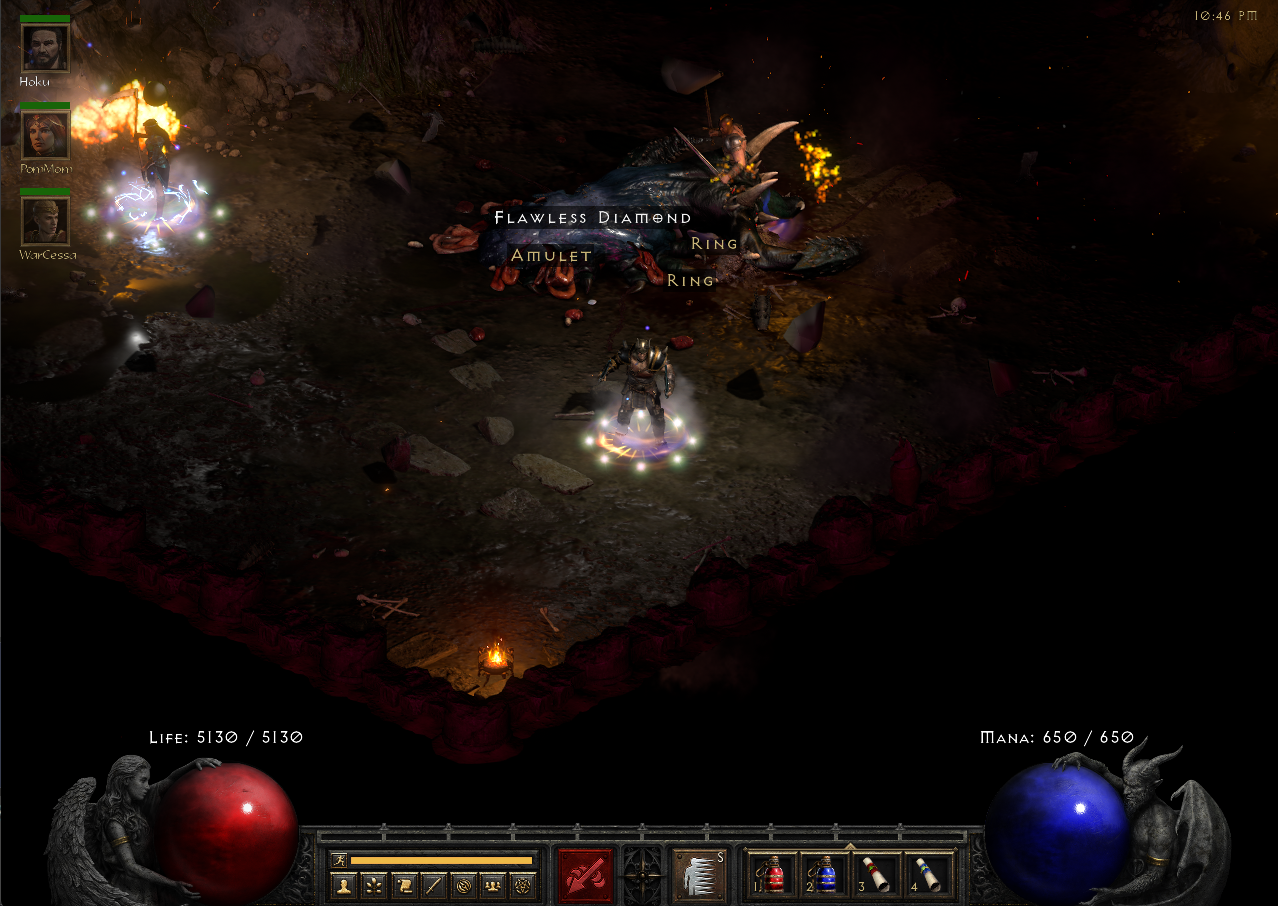The height and width of the screenshot is (906, 1278).
Task: Pick up the Amulet label
Action: point(551,256)
